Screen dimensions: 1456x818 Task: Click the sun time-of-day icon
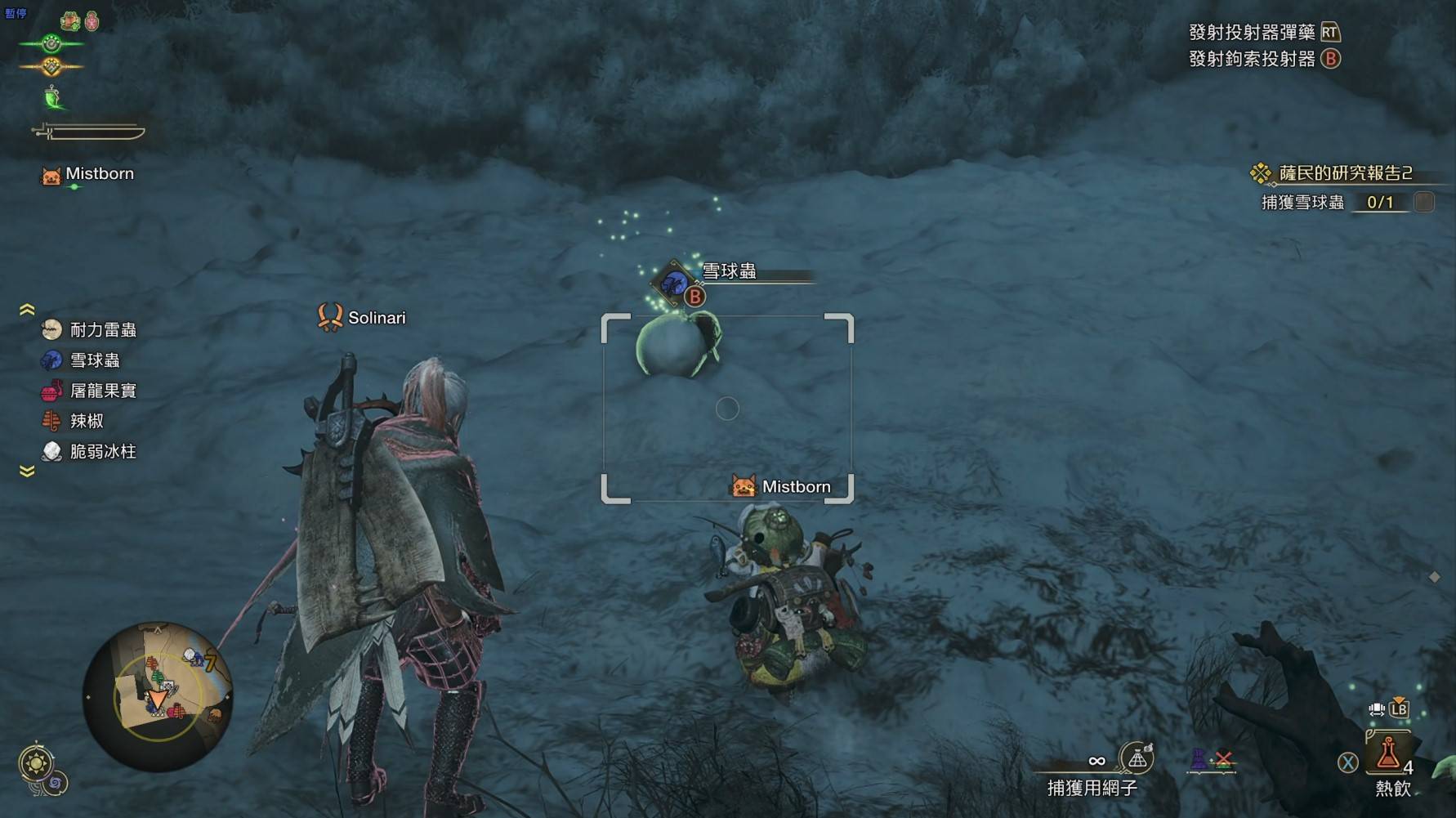36,764
